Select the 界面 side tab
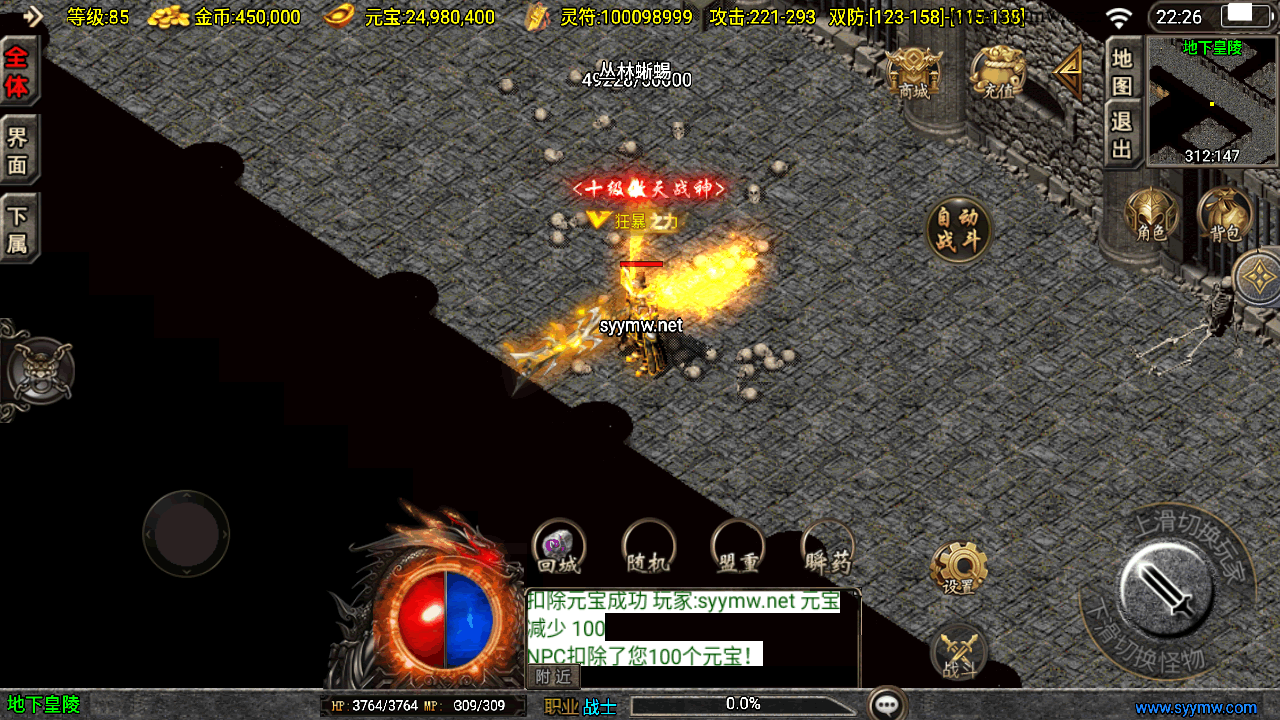Image resolution: width=1280 pixels, height=720 pixels. (17, 151)
